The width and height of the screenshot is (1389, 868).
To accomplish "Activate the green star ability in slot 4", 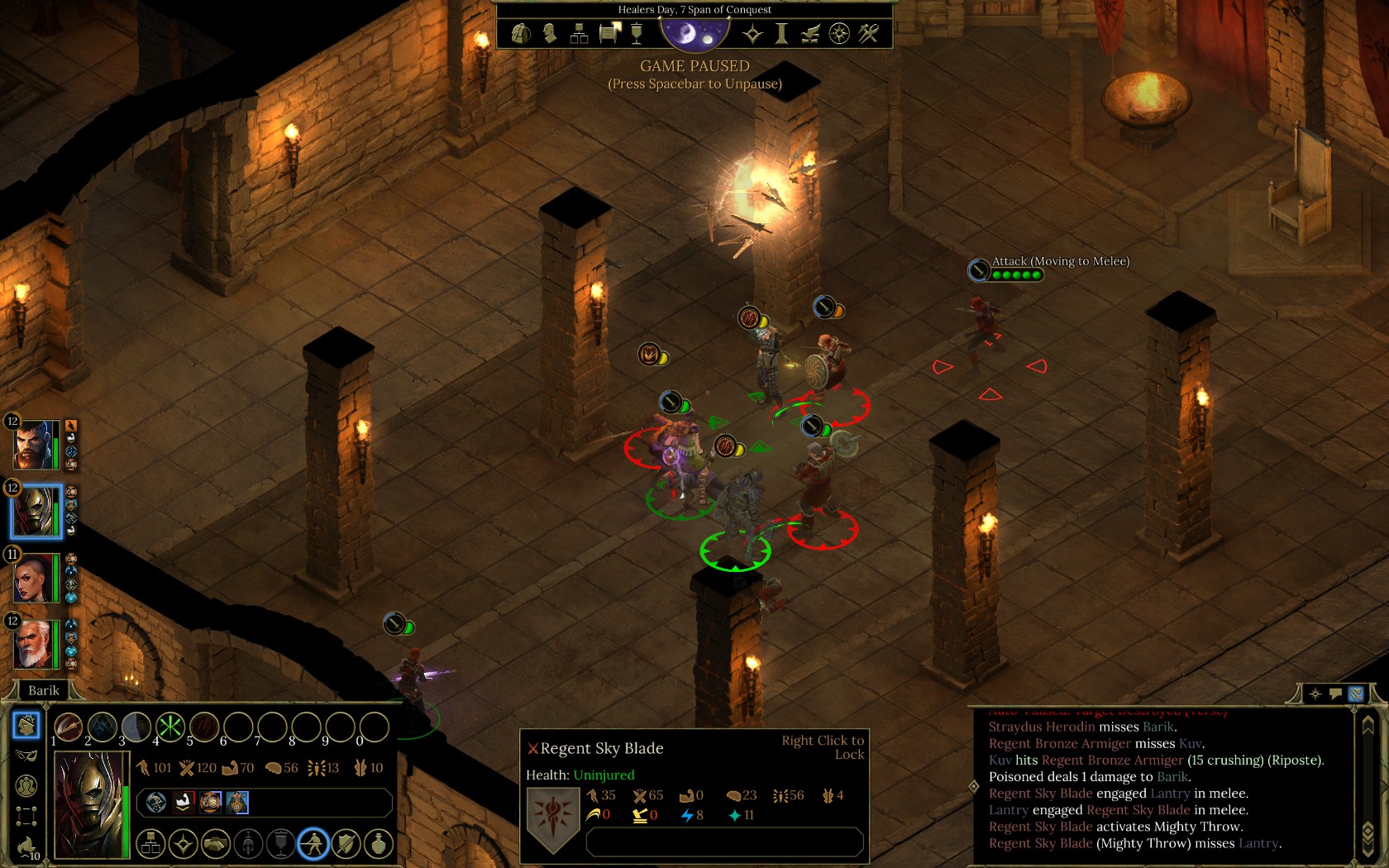I will pyautogui.click(x=170, y=727).
